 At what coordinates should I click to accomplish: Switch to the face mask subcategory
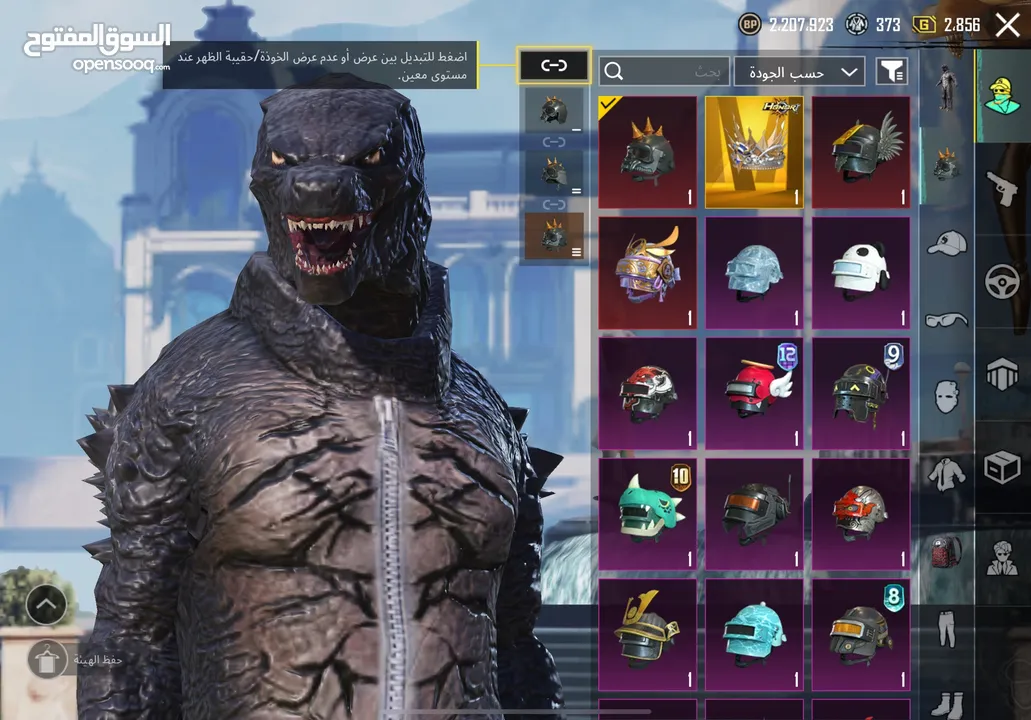tap(946, 396)
